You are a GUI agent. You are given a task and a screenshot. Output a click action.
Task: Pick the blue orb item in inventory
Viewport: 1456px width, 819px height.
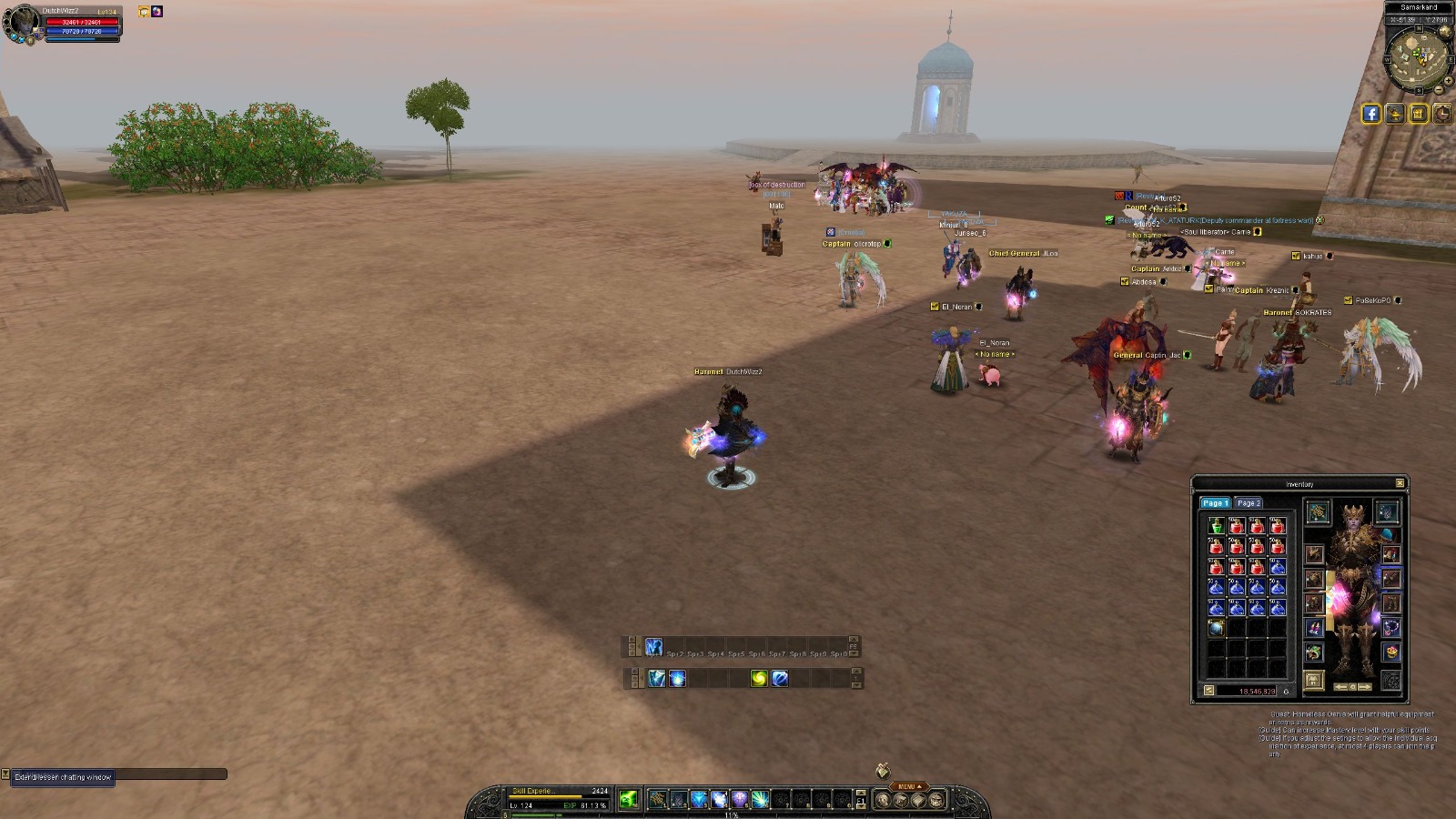point(1217,628)
